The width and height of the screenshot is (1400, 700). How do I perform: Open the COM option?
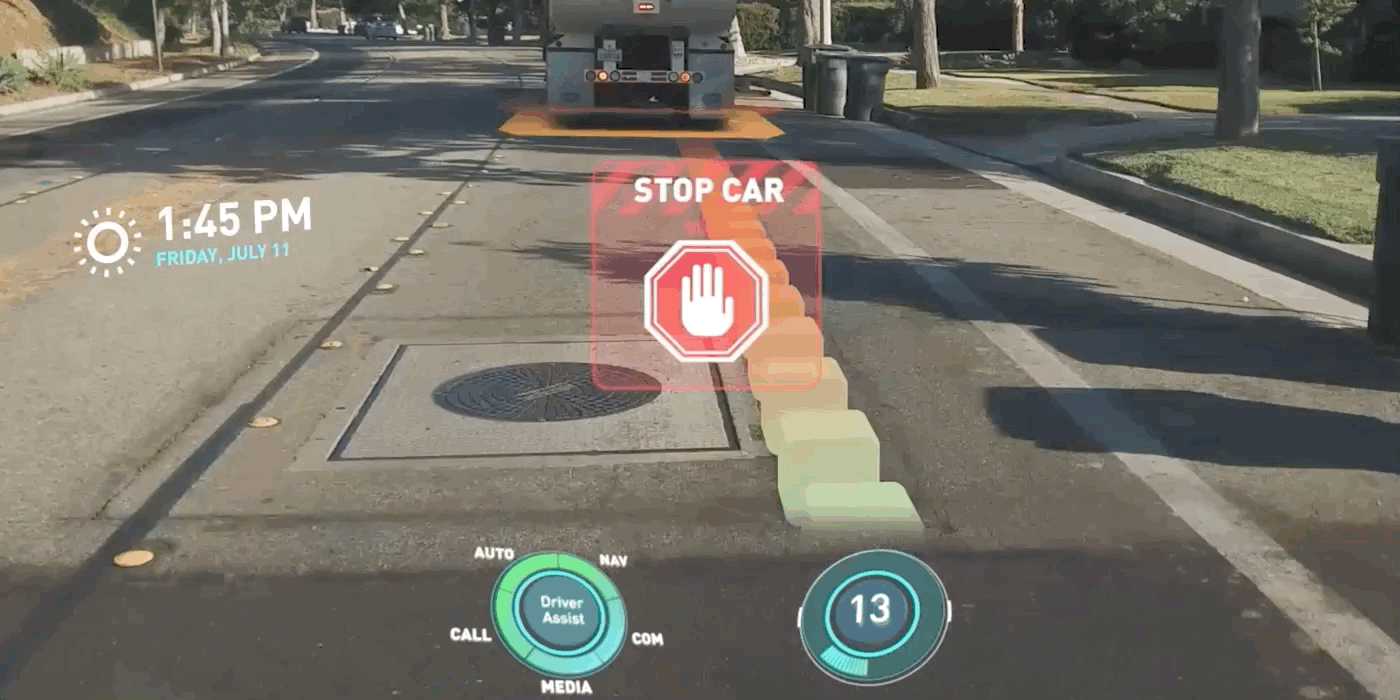(647, 639)
